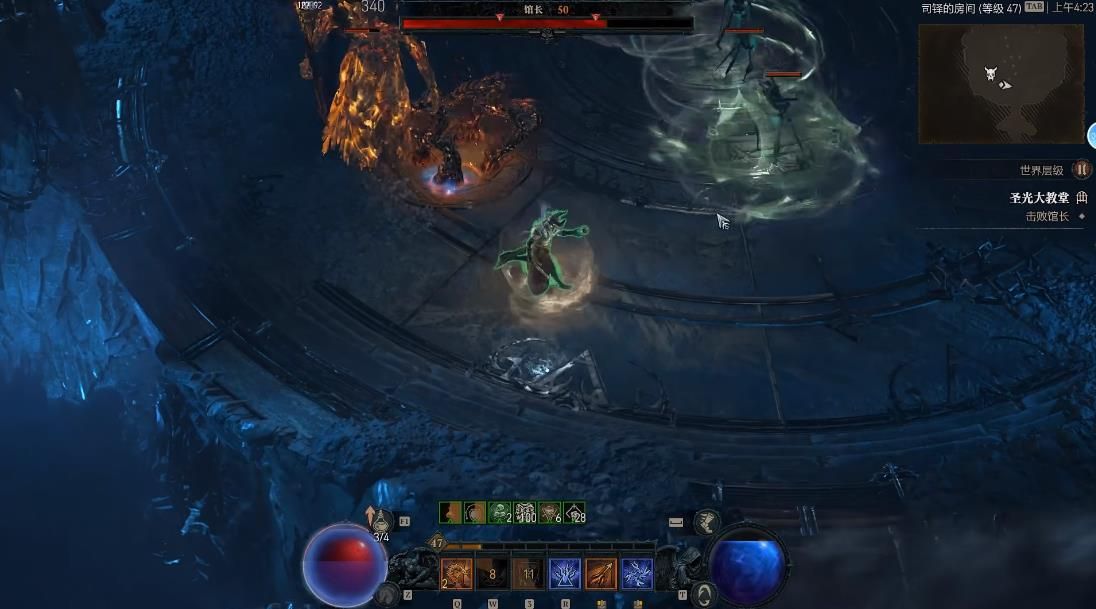
Task: Cast the blue lightning shards skill
Action: coord(637,574)
